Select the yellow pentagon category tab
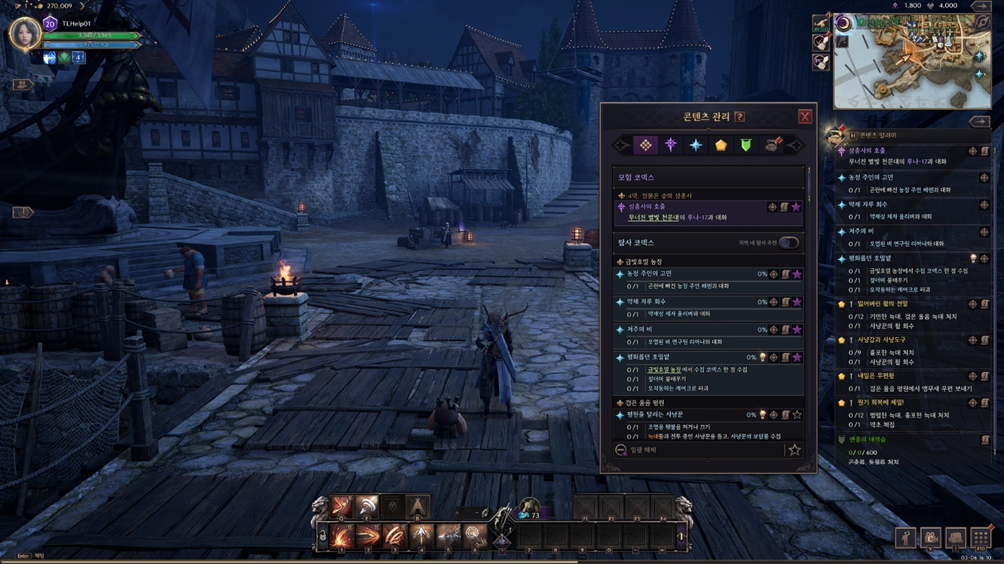The width and height of the screenshot is (1004, 564). 720,146
